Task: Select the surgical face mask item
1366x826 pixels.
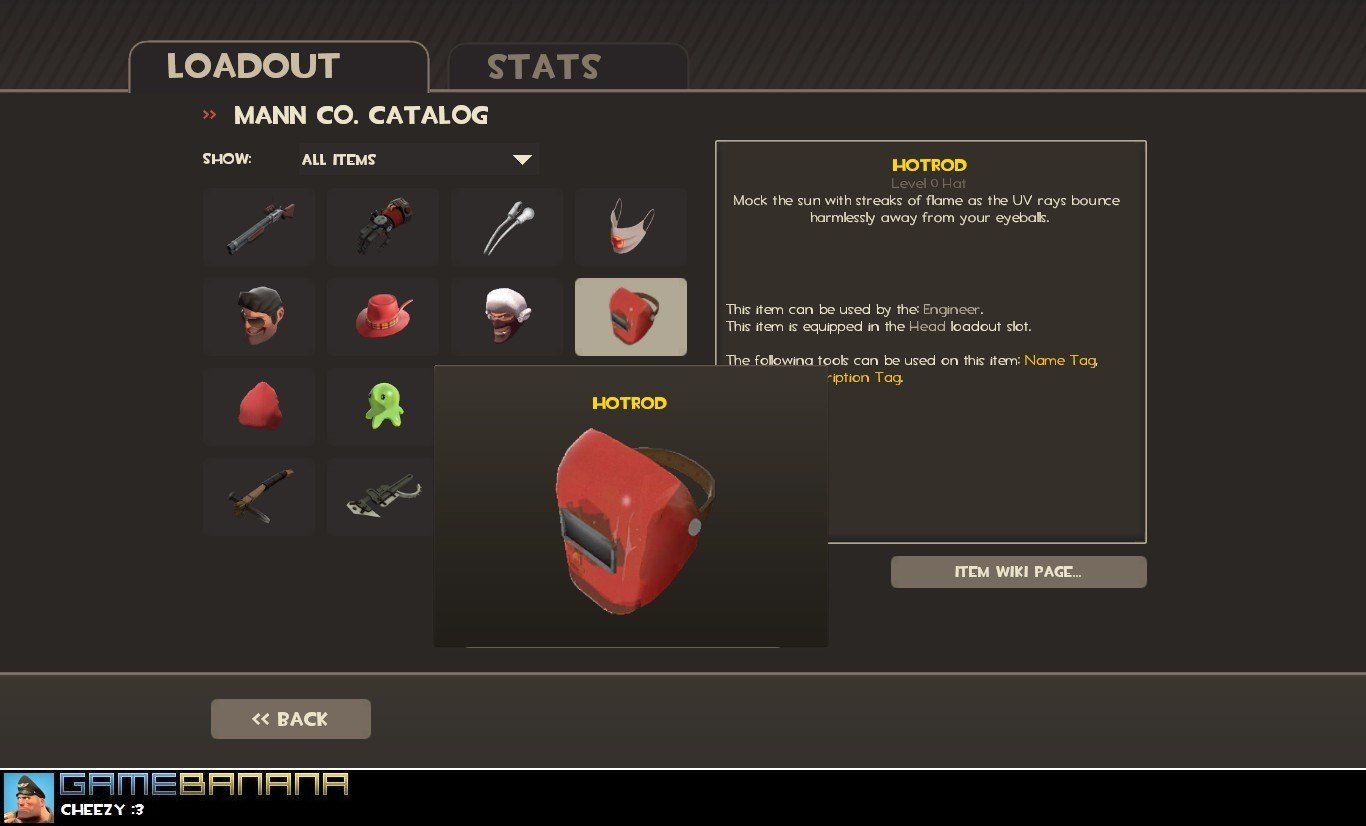Action: pos(631,228)
